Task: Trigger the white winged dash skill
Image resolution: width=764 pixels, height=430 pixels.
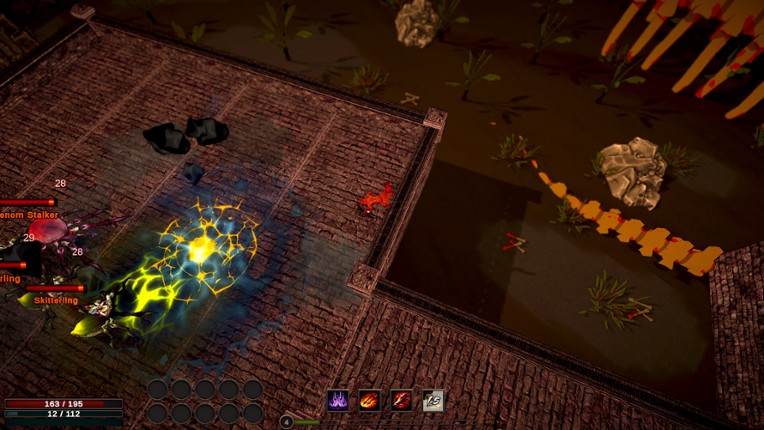Action: [x=433, y=401]
